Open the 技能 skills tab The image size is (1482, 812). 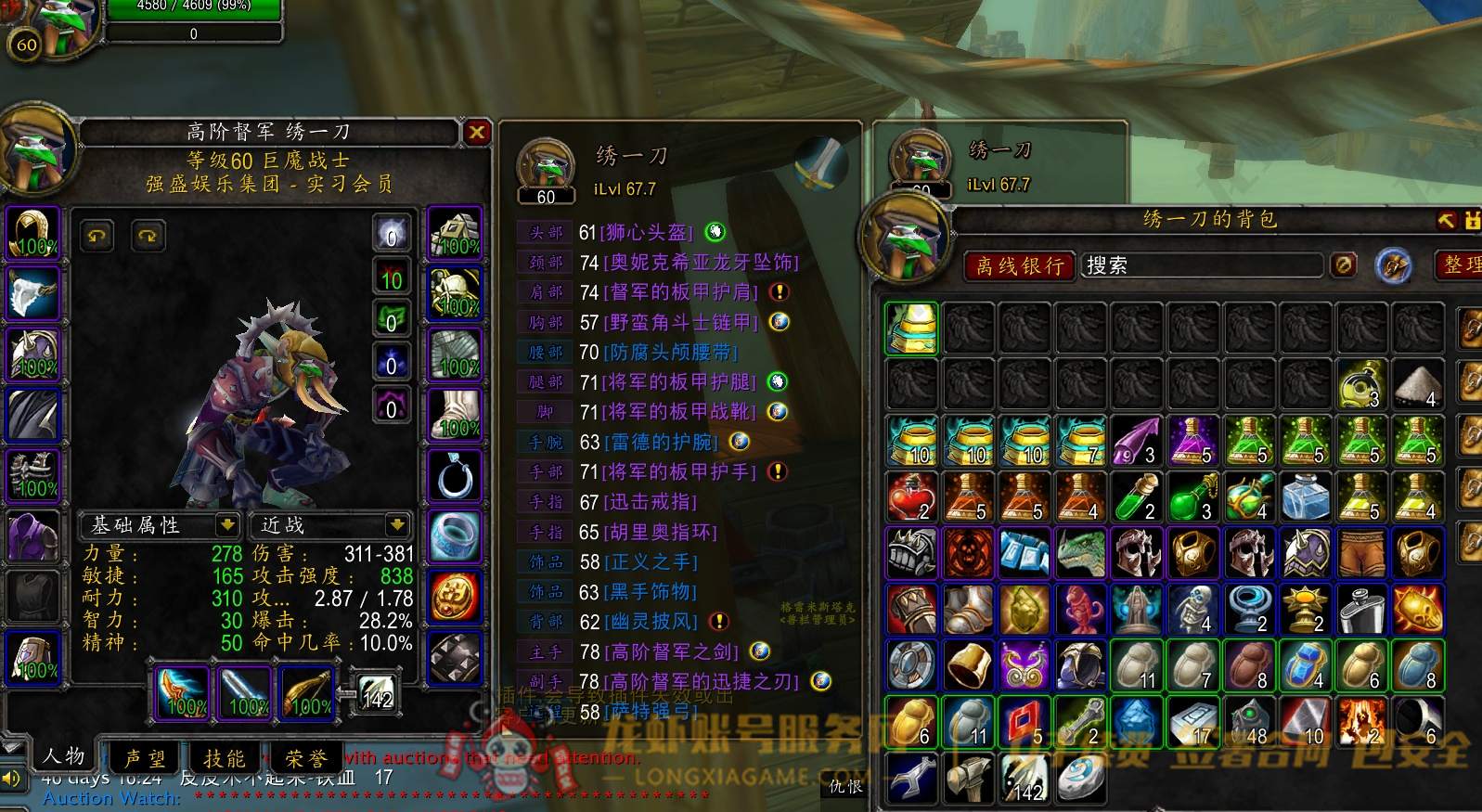point(225,758)
